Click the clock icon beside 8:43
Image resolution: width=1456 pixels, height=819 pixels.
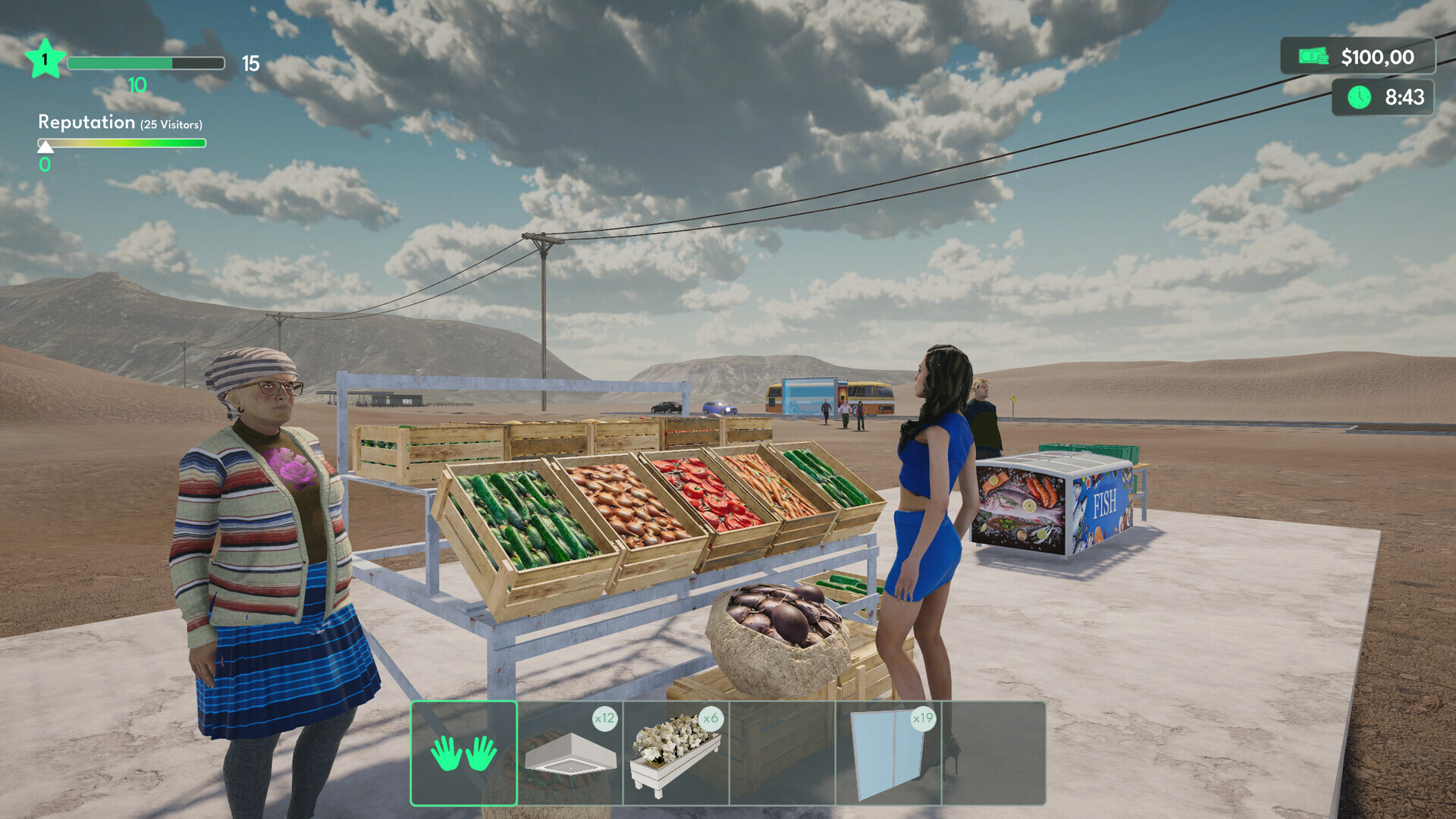(1358, 97)
